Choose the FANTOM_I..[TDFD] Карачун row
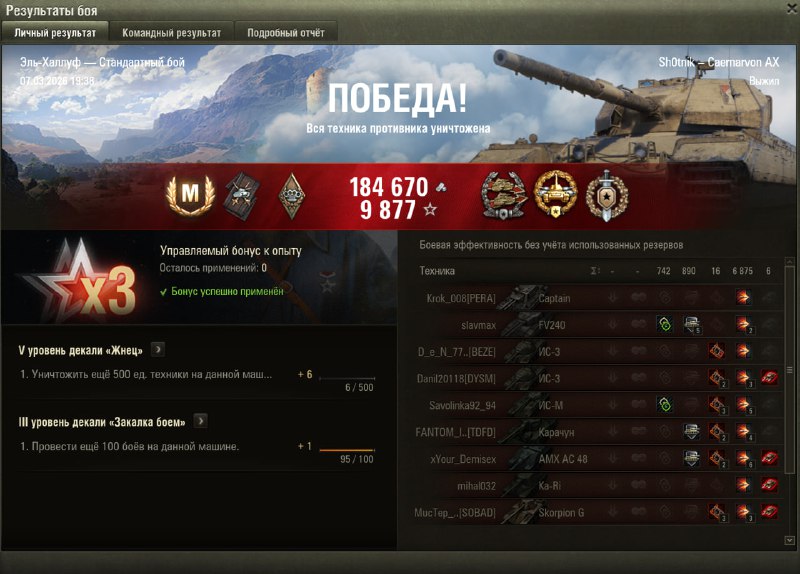This screenshot has height=574, width=800. point(600,432)
